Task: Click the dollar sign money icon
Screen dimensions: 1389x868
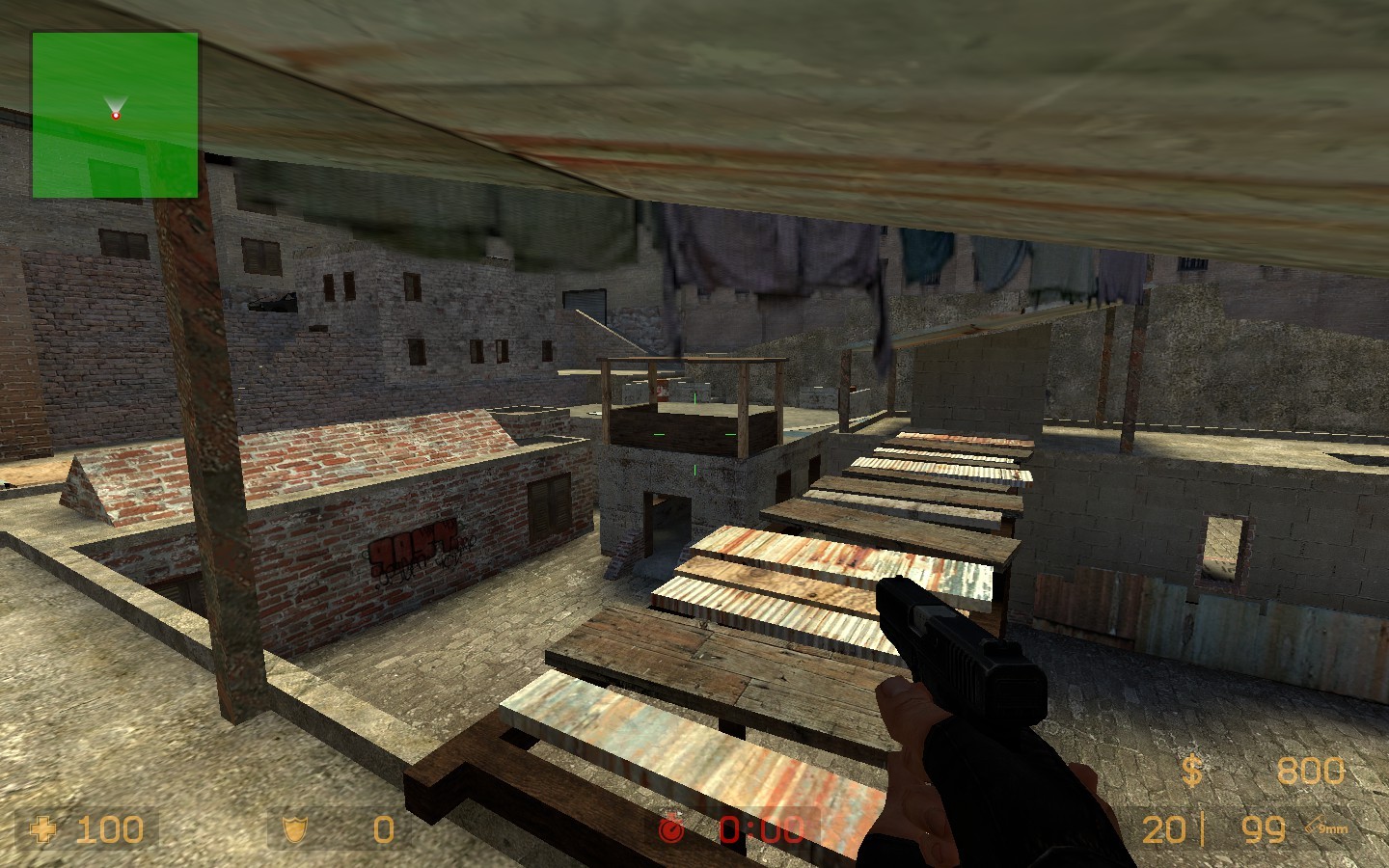Action: click(1191, 771)
